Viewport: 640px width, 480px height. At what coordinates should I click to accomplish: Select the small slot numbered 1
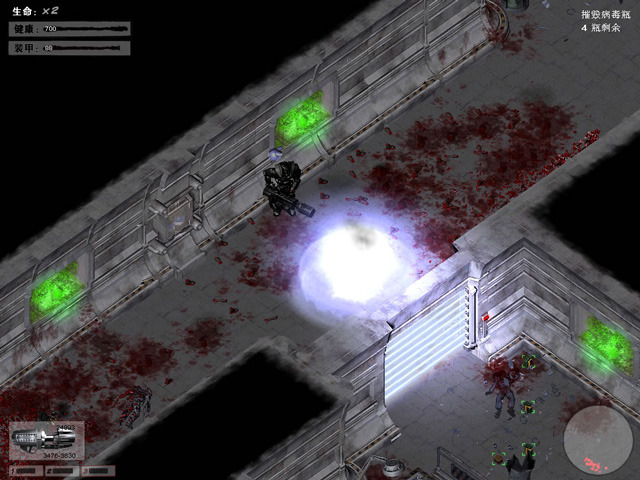(26, 470)
